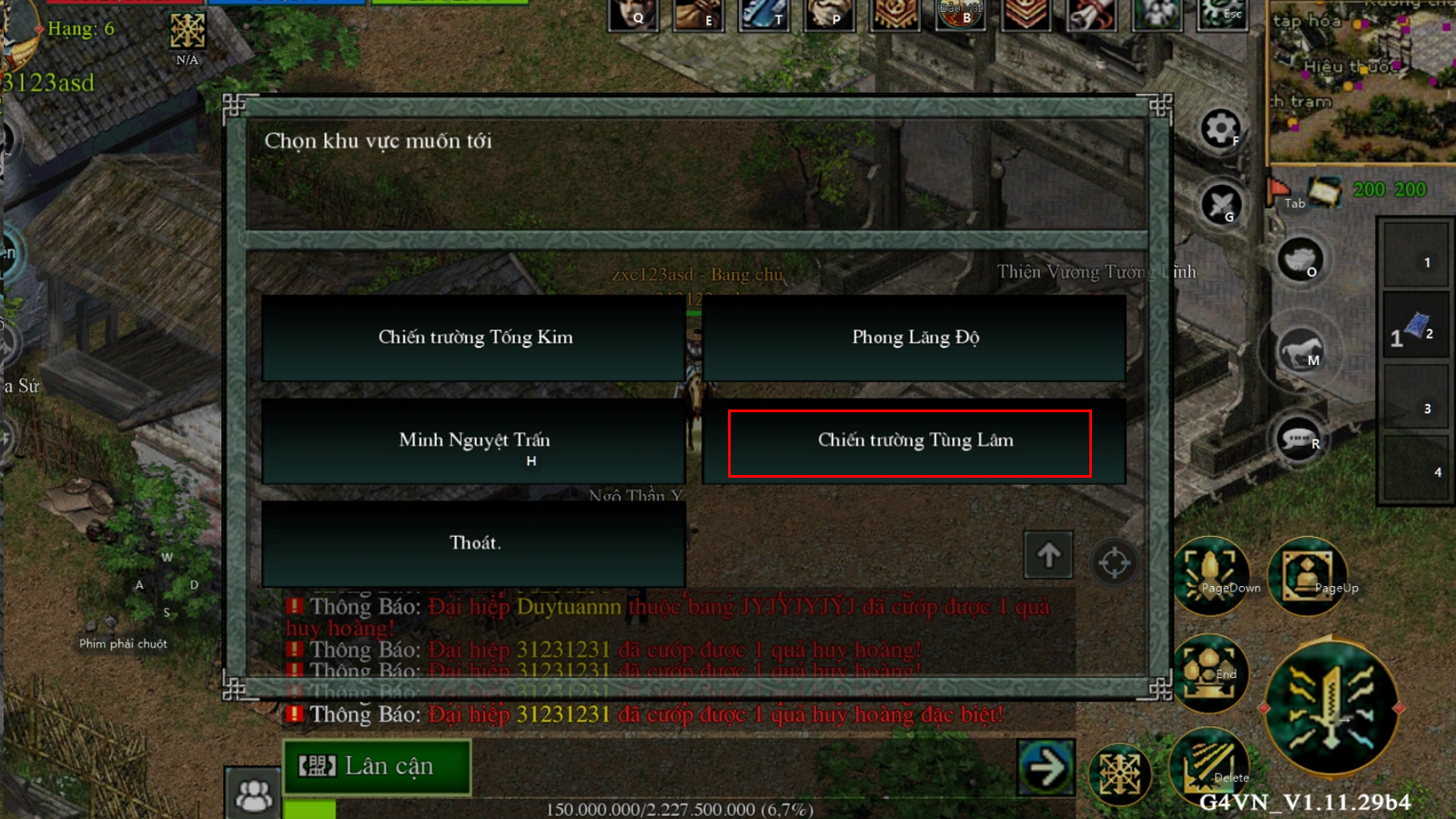
Task: Select the crosshair target button
Action: (1114, 562)
